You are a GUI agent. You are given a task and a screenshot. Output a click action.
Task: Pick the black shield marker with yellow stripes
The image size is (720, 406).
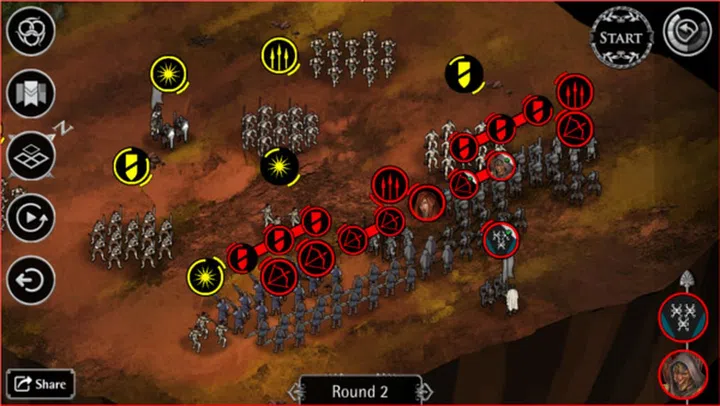465,72
